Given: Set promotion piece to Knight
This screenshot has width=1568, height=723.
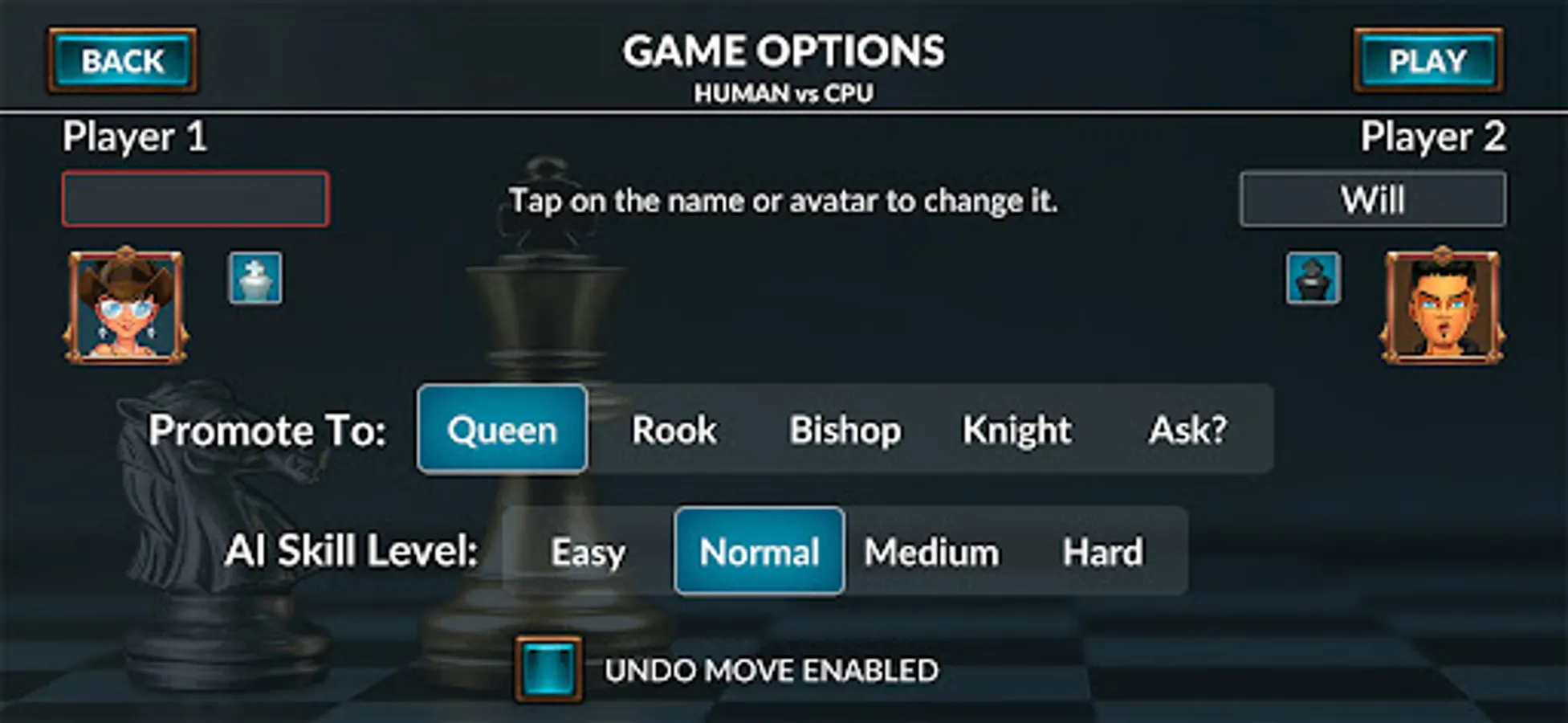Looking at the screenshot, I should coord(1017,430).
